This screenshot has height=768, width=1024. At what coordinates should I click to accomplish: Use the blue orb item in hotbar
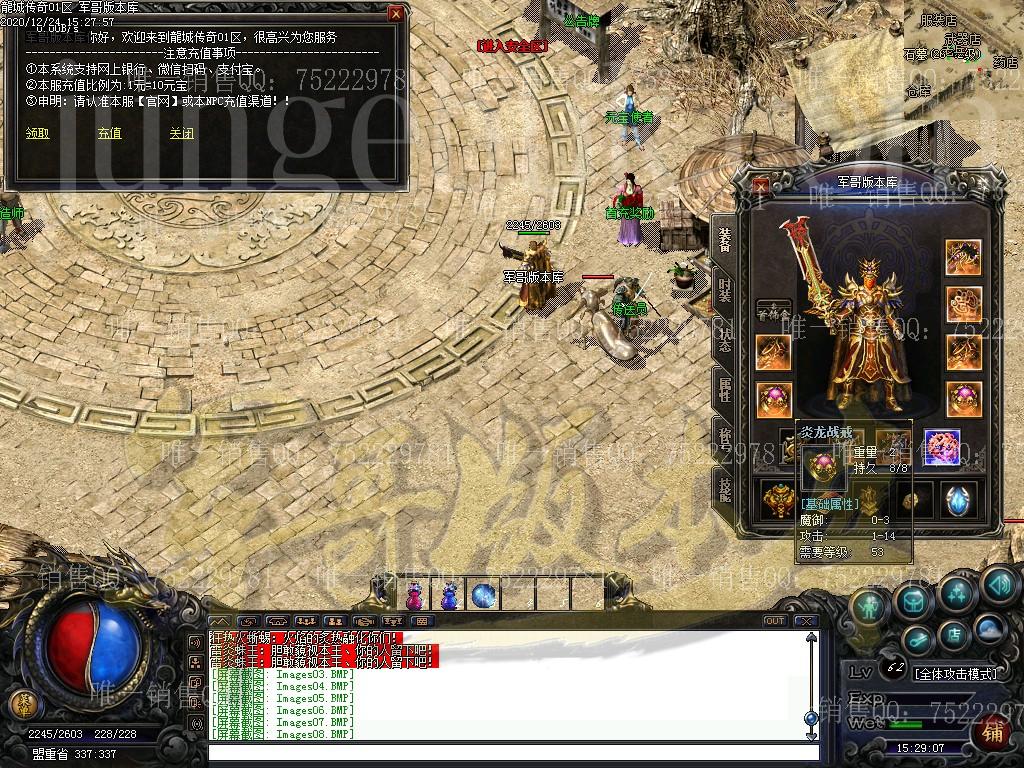pos(484,596)
